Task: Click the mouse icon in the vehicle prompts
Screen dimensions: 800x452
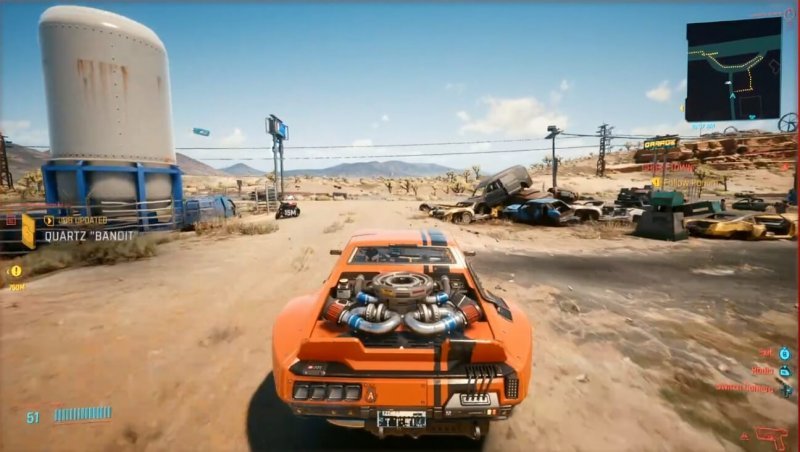Action: [785, 354]
